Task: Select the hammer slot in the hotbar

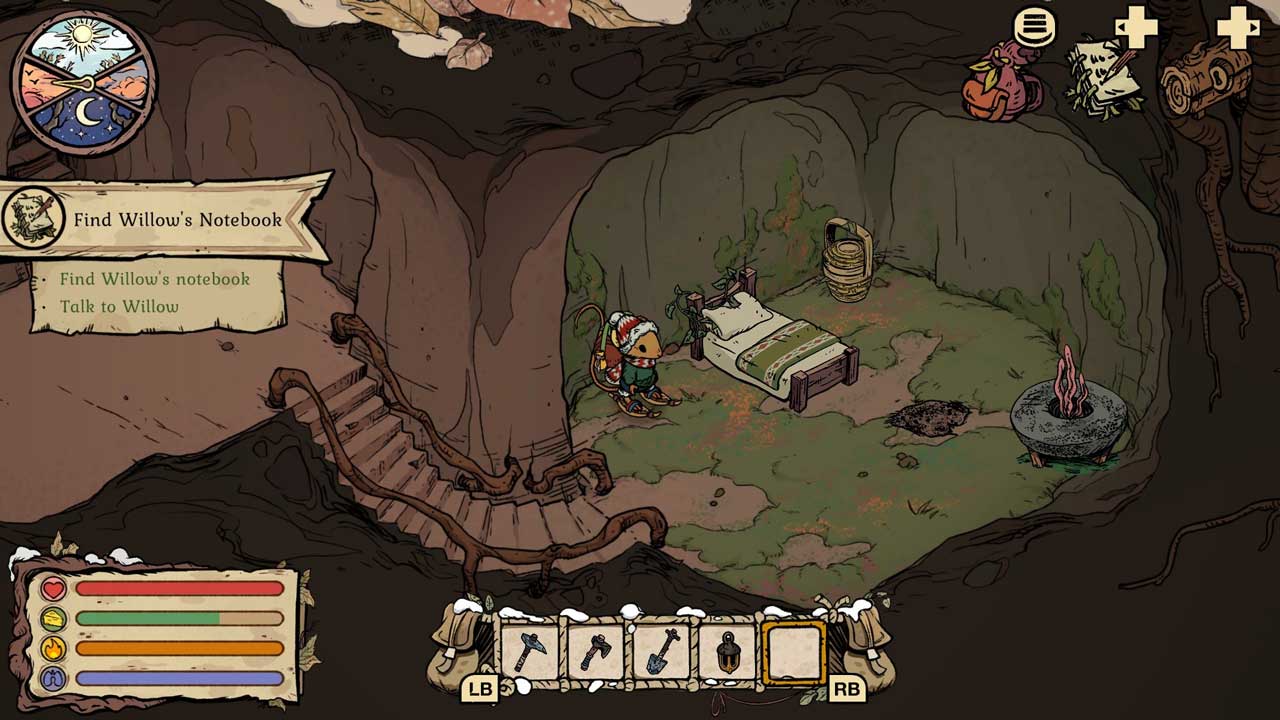Action: pyautogui.click(x=528, y=652)
